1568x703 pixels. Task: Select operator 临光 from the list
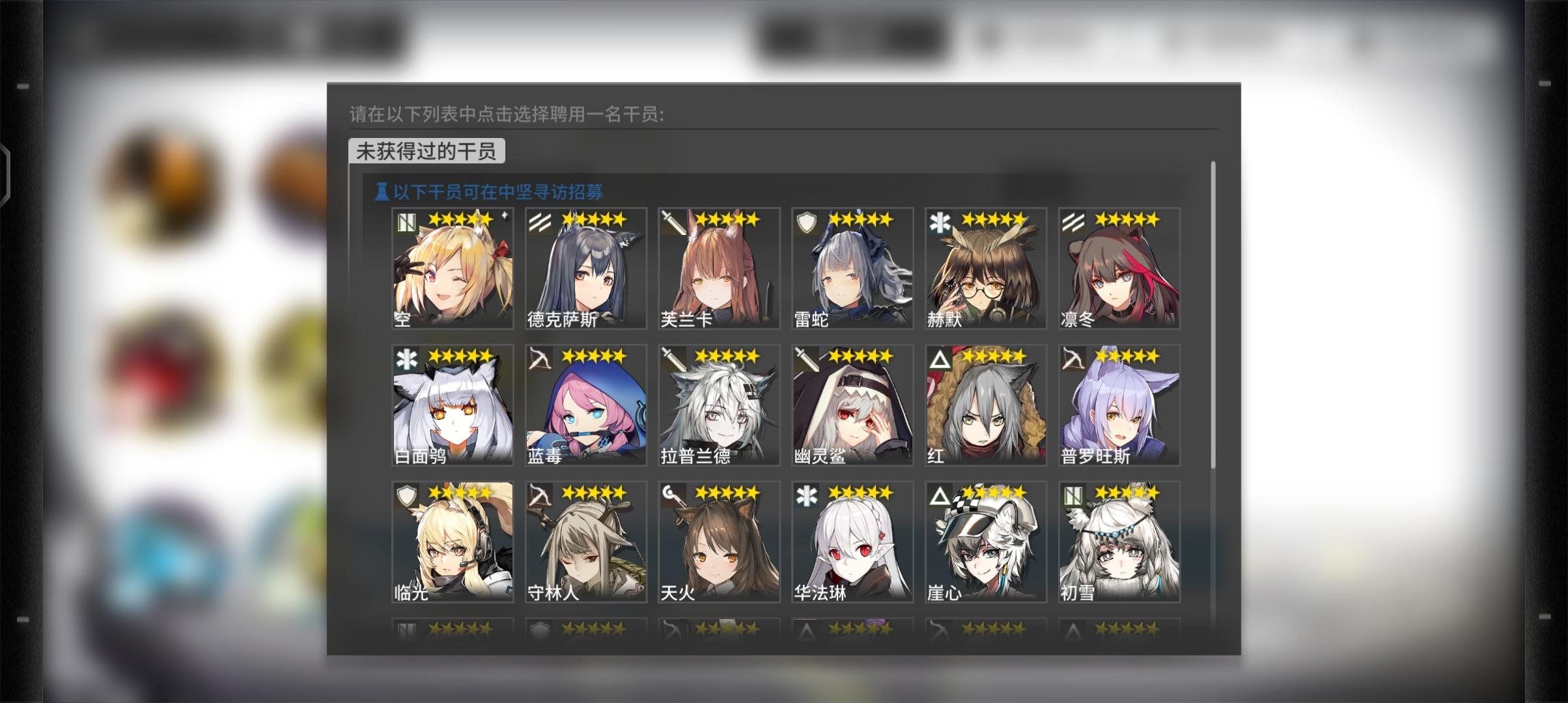pyautogui.click(x=451, y=540)
